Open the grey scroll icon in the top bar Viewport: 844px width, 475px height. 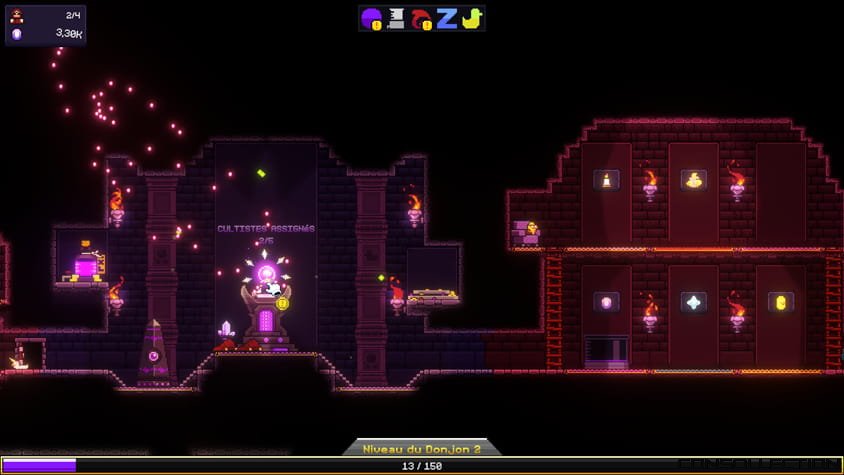click(396, 18)
